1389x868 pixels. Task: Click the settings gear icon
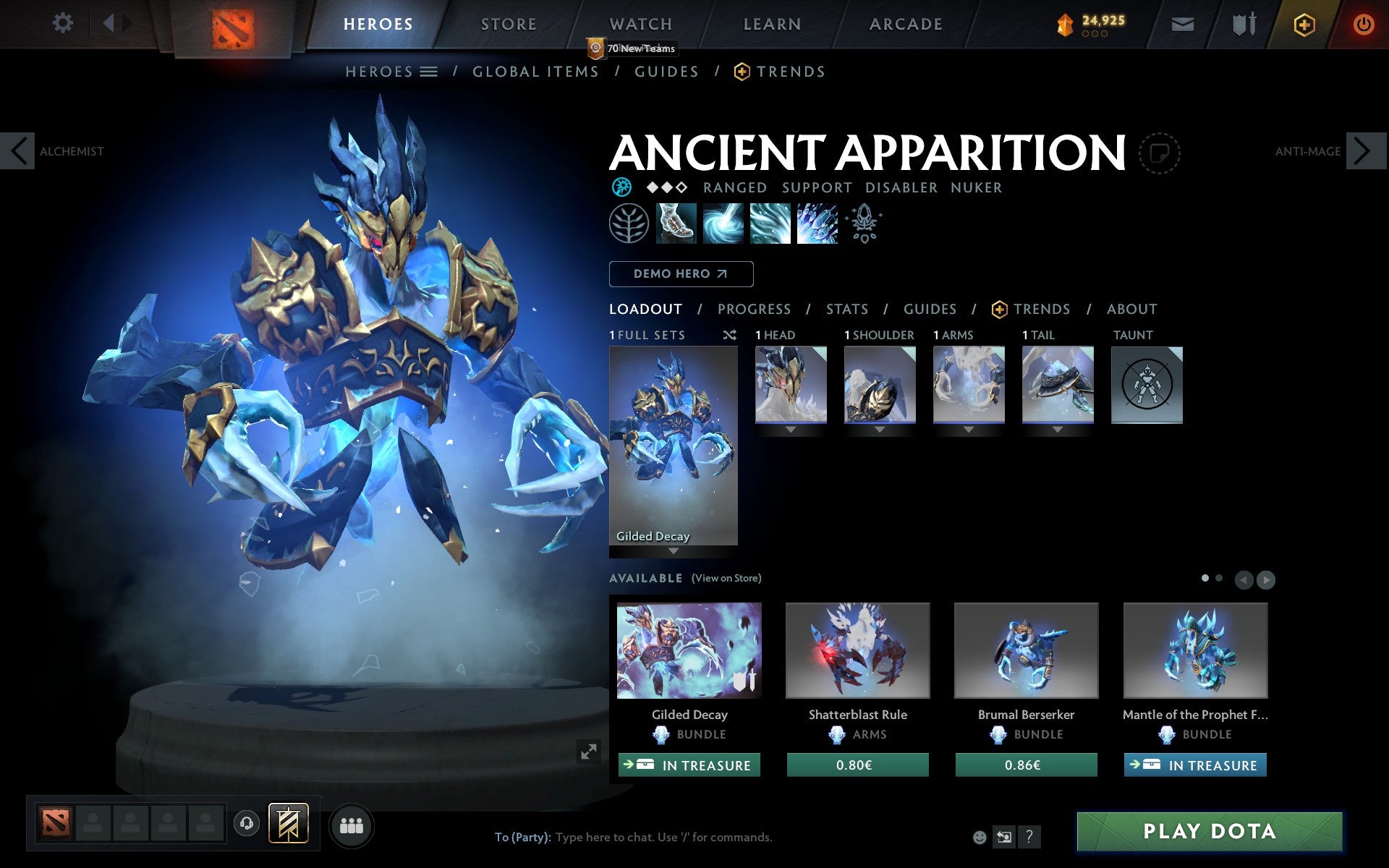pyautogui.click(x=64, y=23)
